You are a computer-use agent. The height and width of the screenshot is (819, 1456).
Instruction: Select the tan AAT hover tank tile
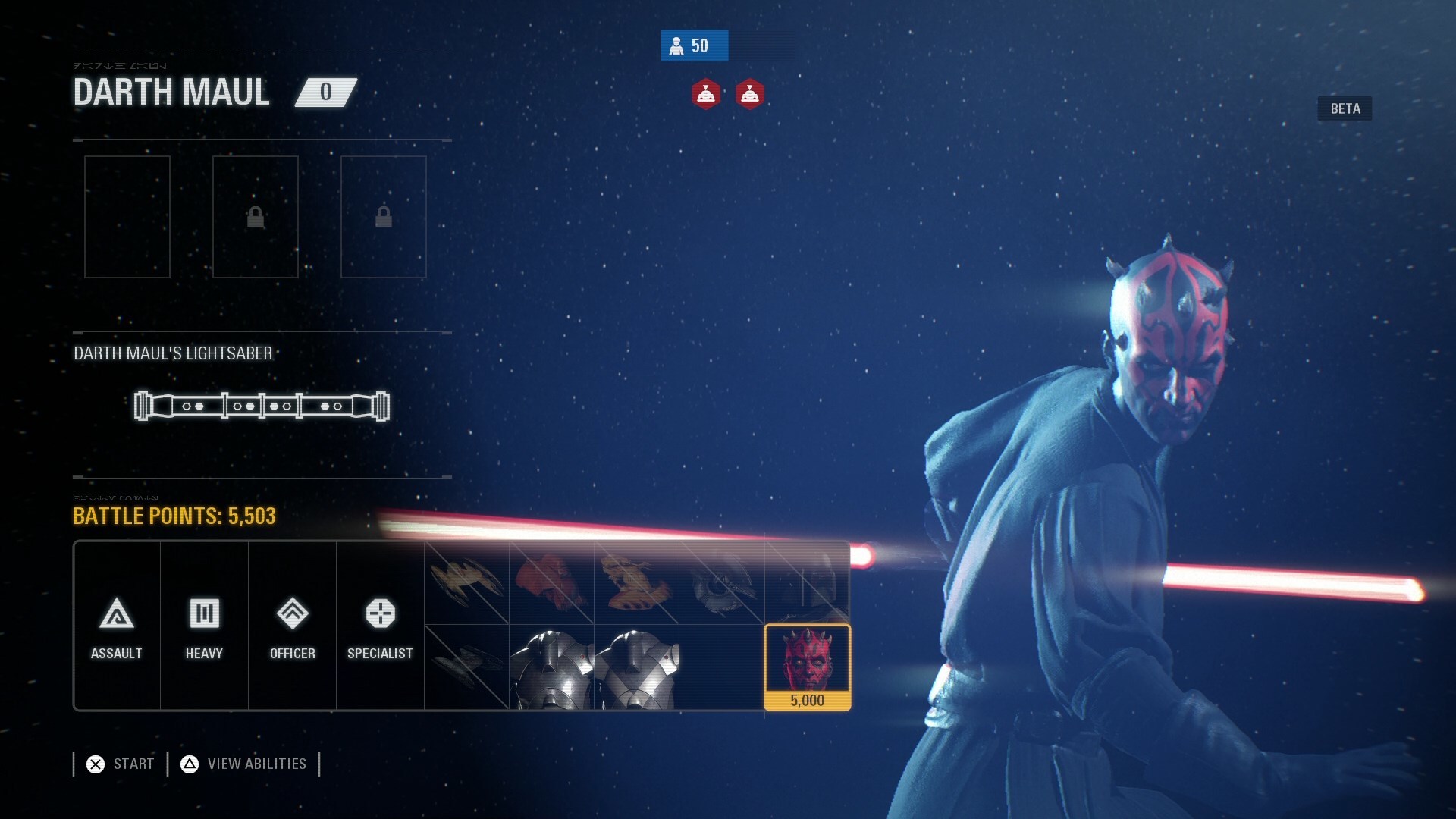click(635, 583)
